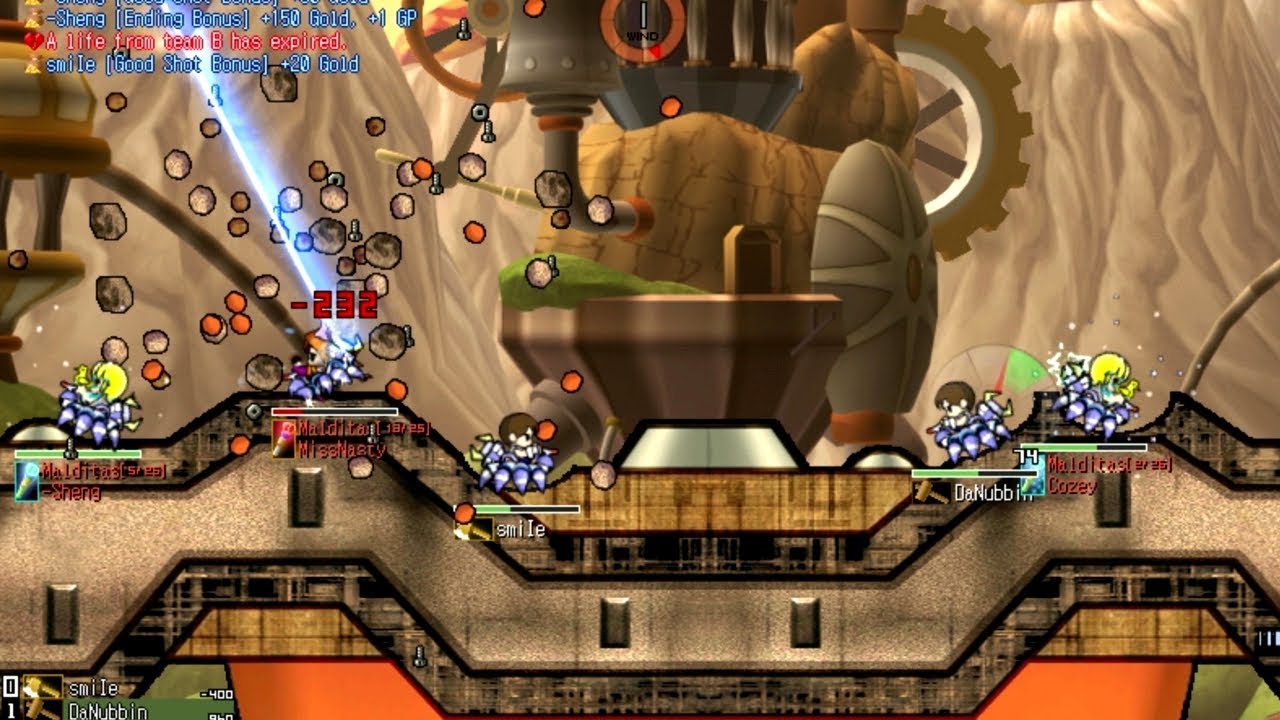
Task: Select the team B expired message in the feed
Action: 190,42
